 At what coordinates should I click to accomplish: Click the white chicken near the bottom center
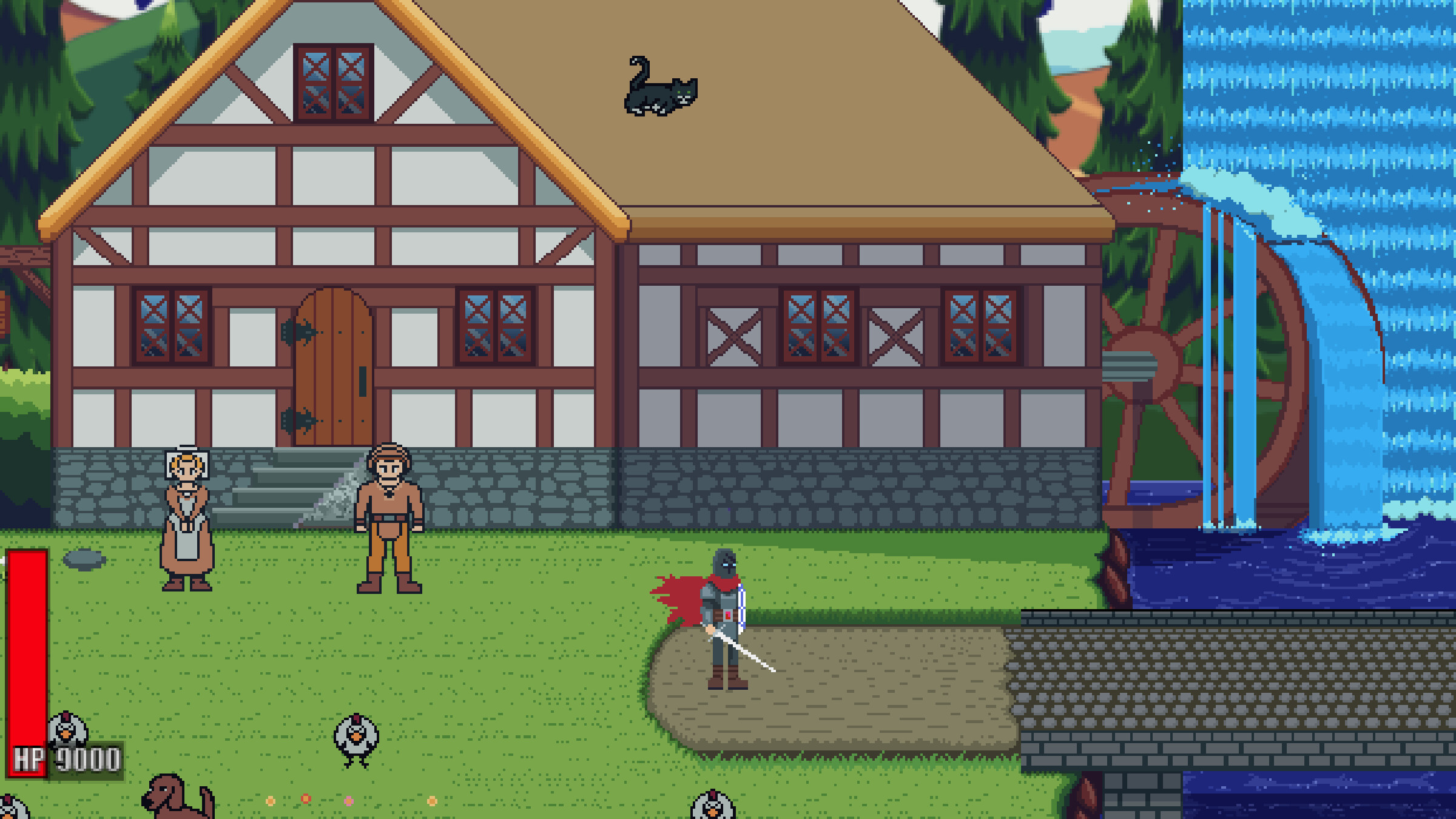[356, 734]
